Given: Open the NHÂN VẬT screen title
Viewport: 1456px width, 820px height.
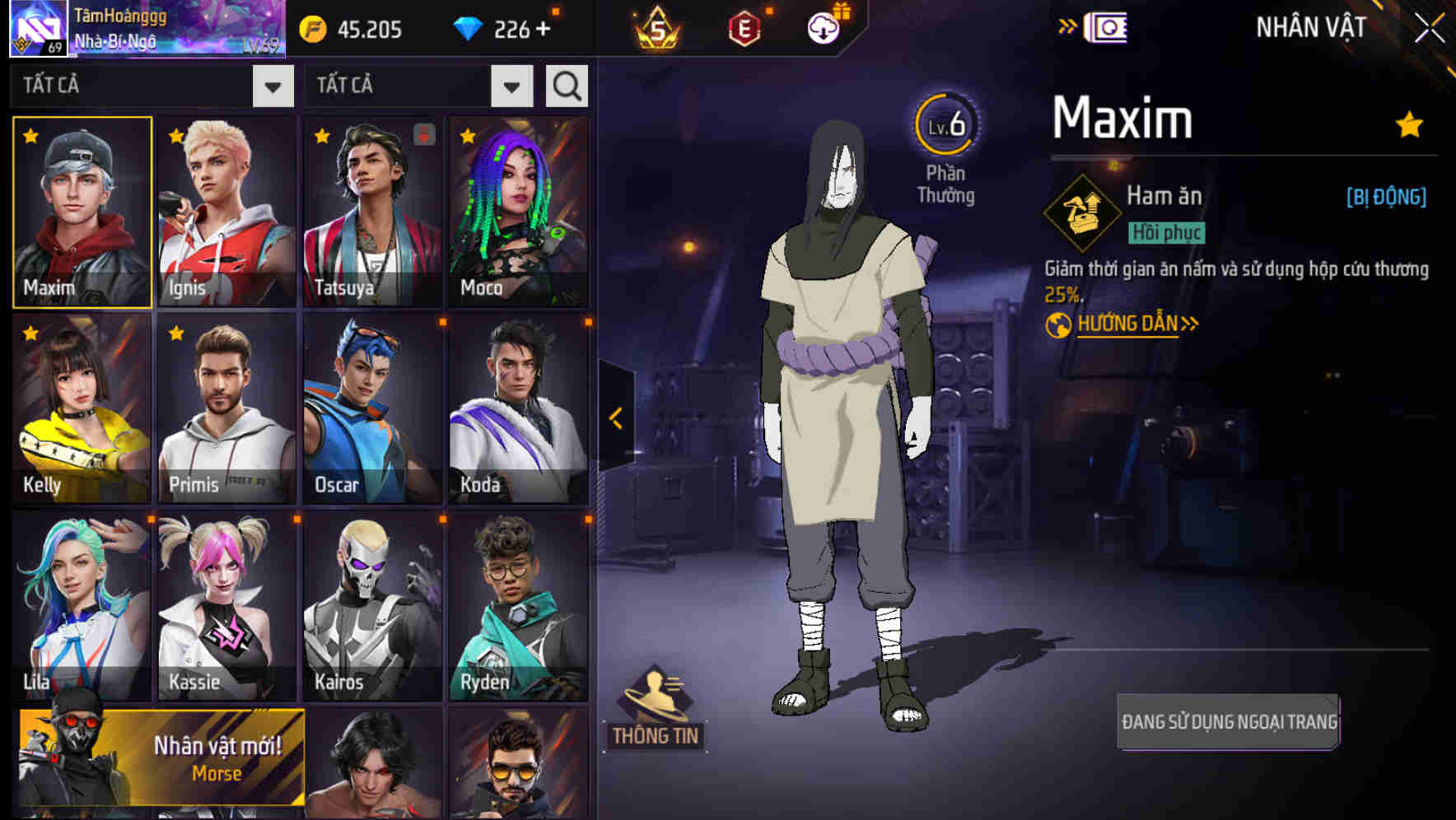Looking at the screenshot, I should point(1309,26).
